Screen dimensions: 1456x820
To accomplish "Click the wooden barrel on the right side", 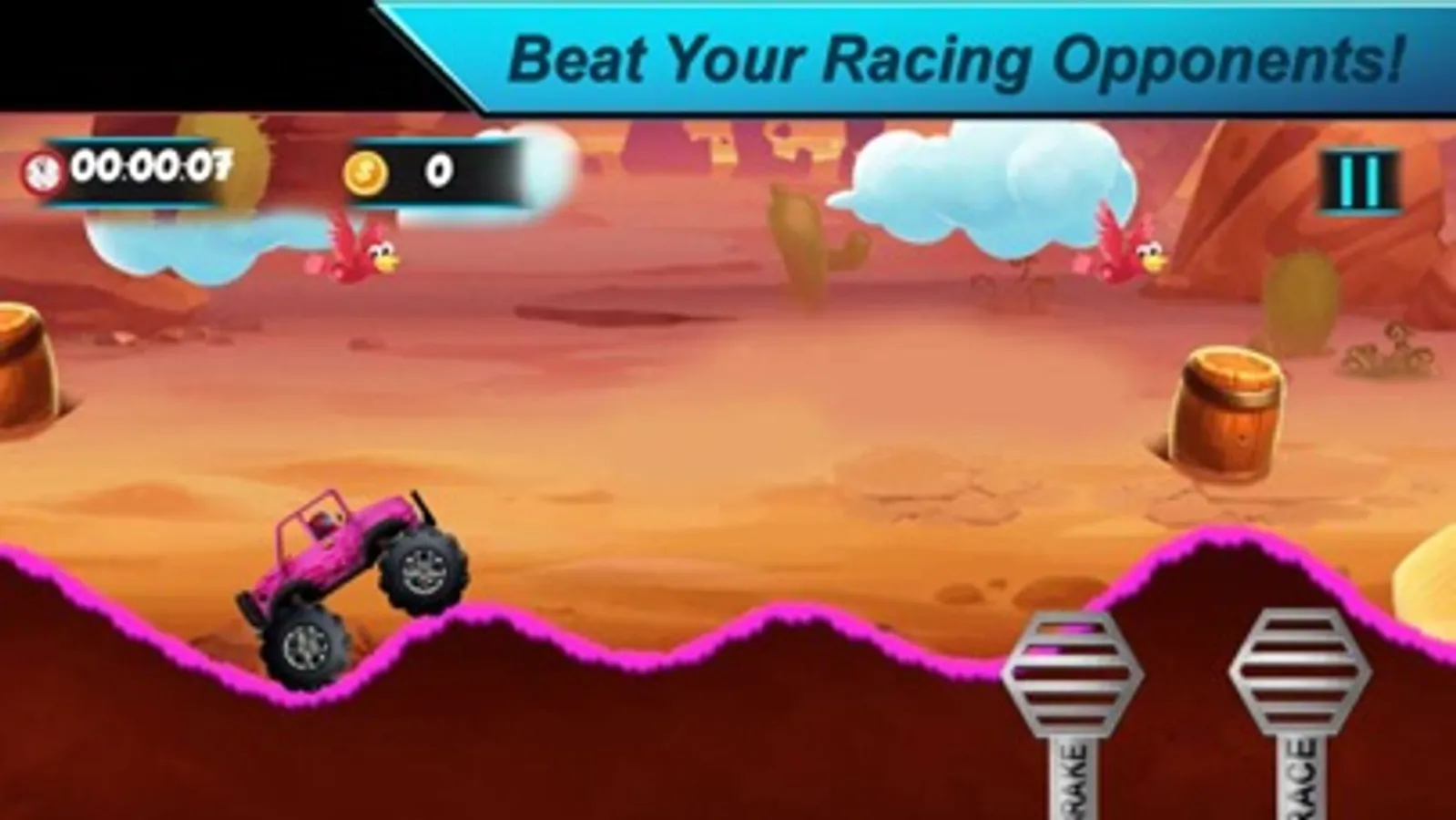I will coord(1225,410).
